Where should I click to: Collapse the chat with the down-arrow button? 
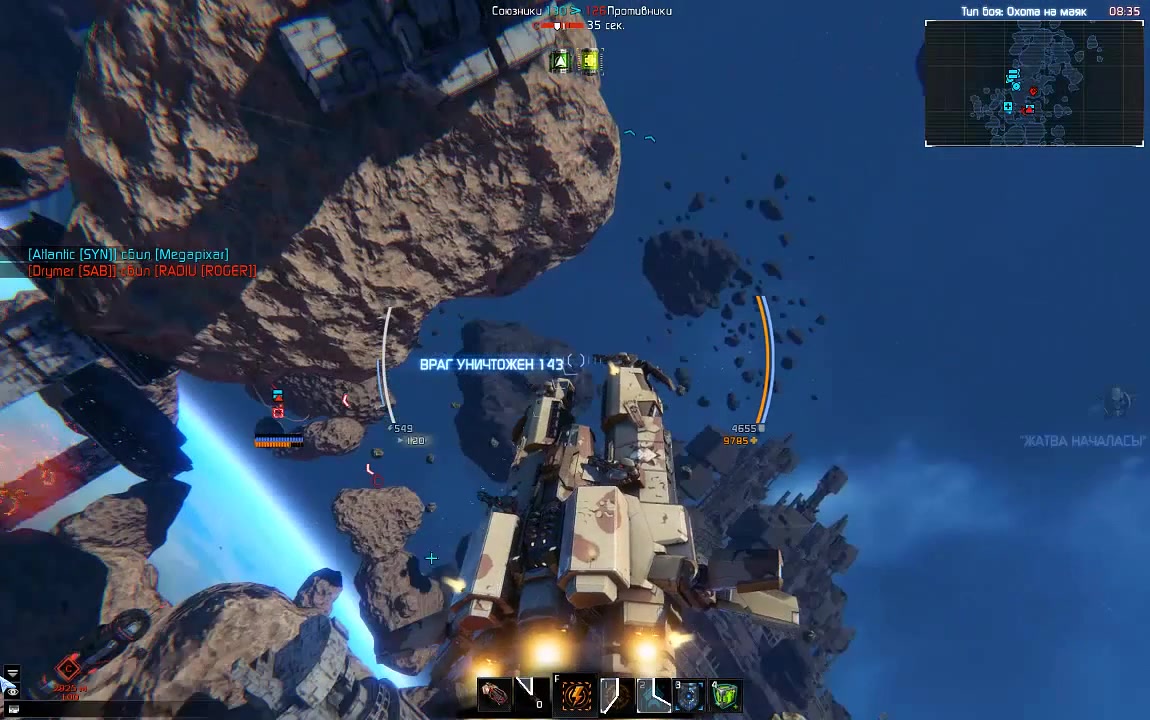click(11, 673)
